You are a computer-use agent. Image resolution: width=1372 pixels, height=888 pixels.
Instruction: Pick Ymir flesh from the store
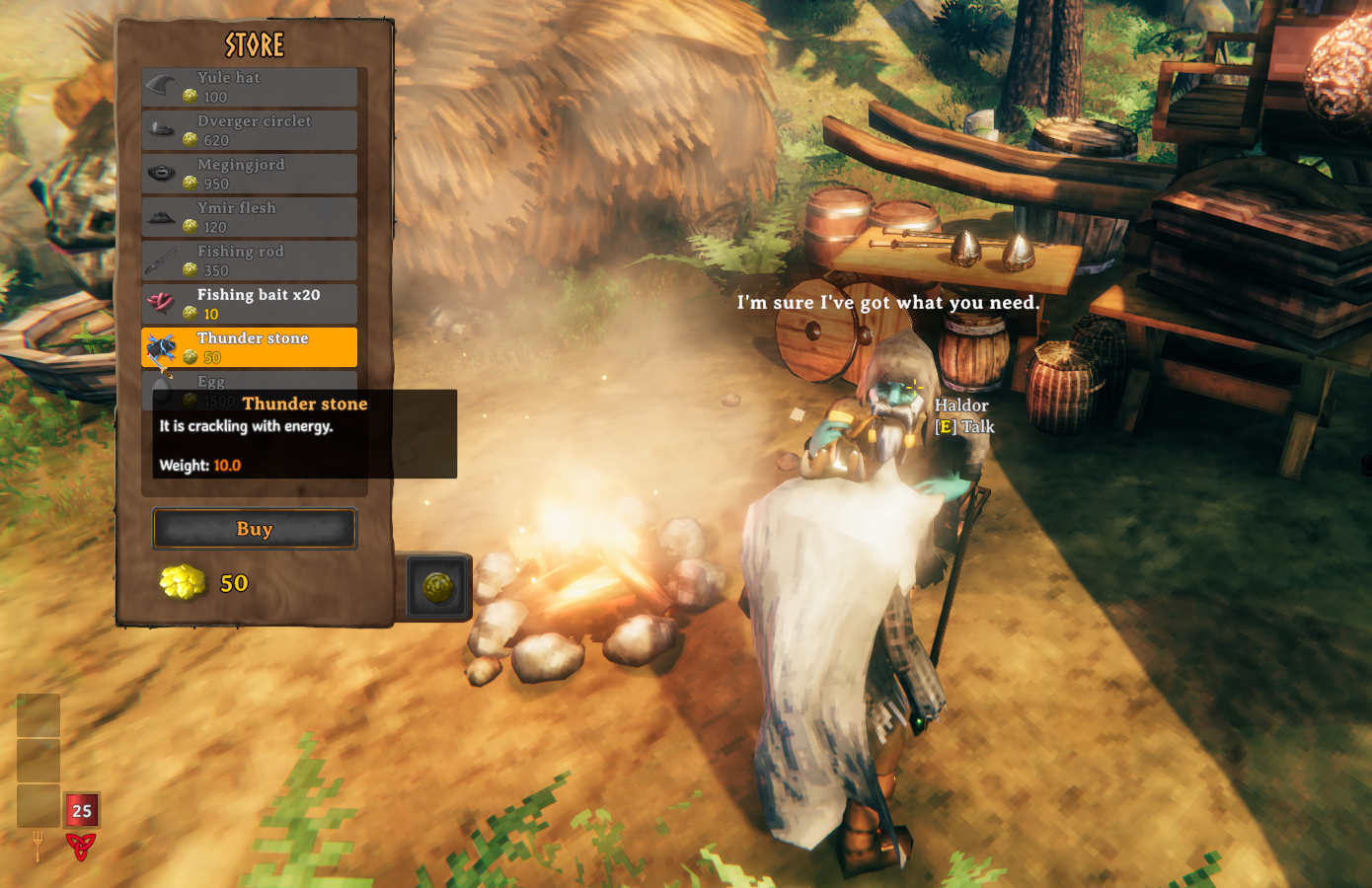(x=249, y=217)
